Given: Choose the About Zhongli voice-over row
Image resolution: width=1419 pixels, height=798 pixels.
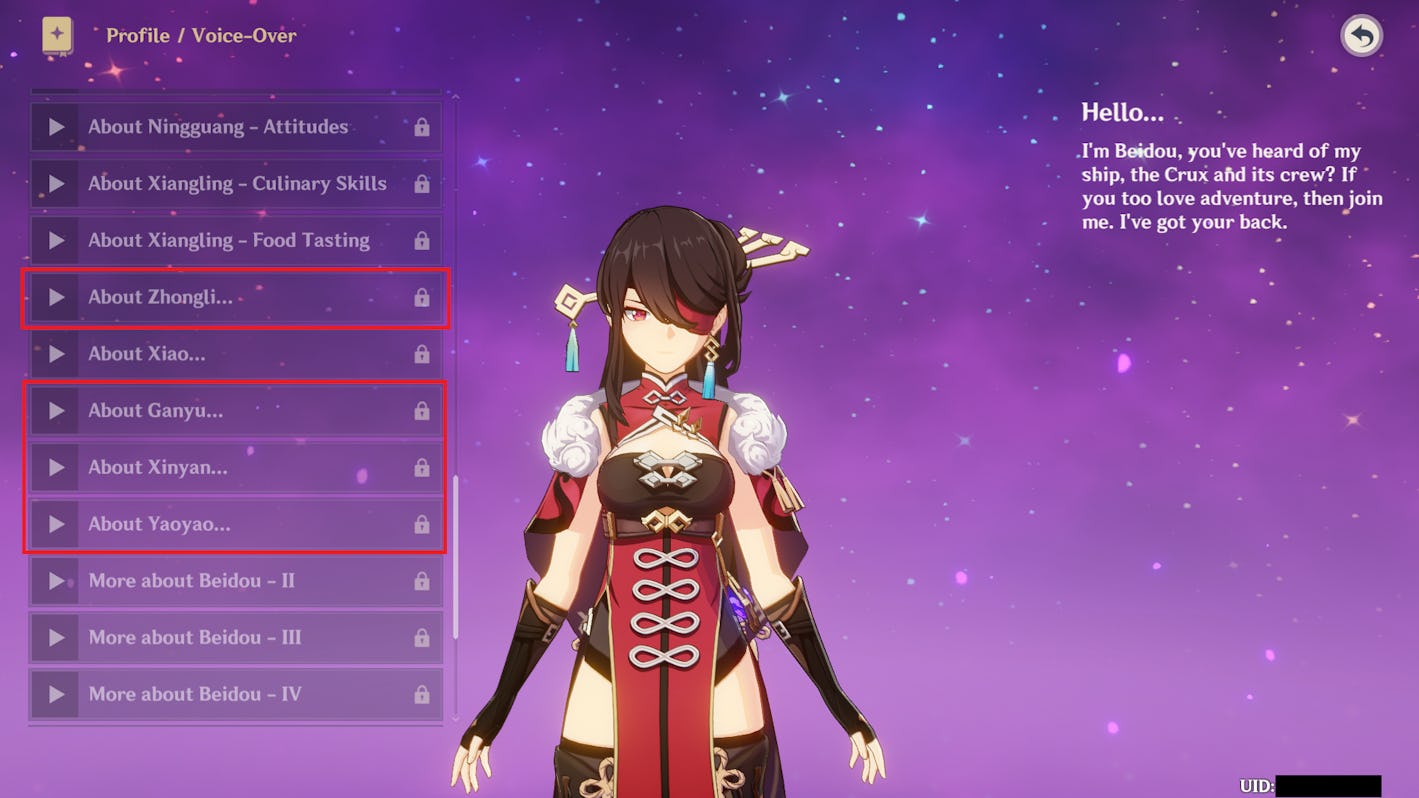Looking at the screenshot, I should tap(236, 297).
